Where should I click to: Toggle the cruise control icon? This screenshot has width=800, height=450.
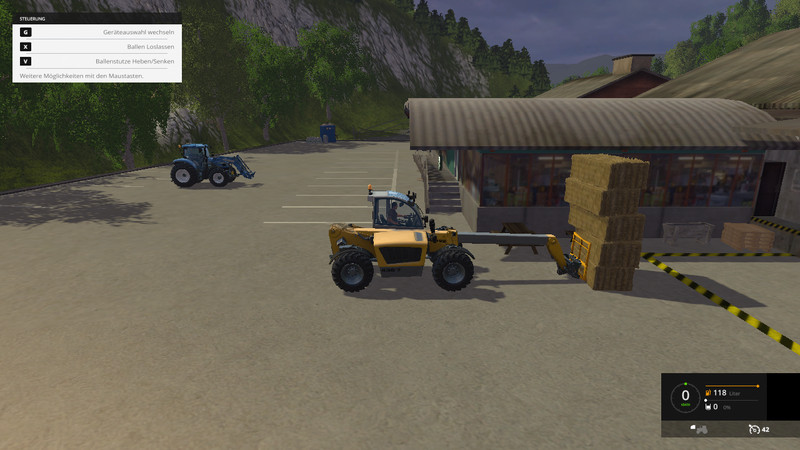[x=752, y=429]
